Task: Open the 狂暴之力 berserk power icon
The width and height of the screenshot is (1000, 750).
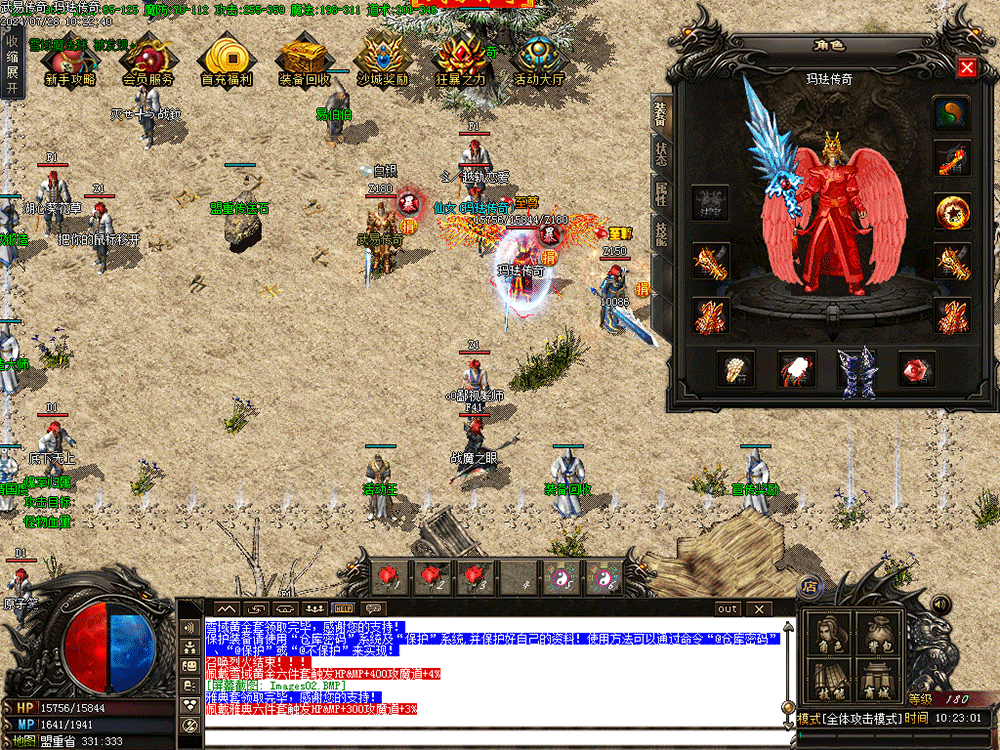Action: pyautogui.click(x=461, y=59)
